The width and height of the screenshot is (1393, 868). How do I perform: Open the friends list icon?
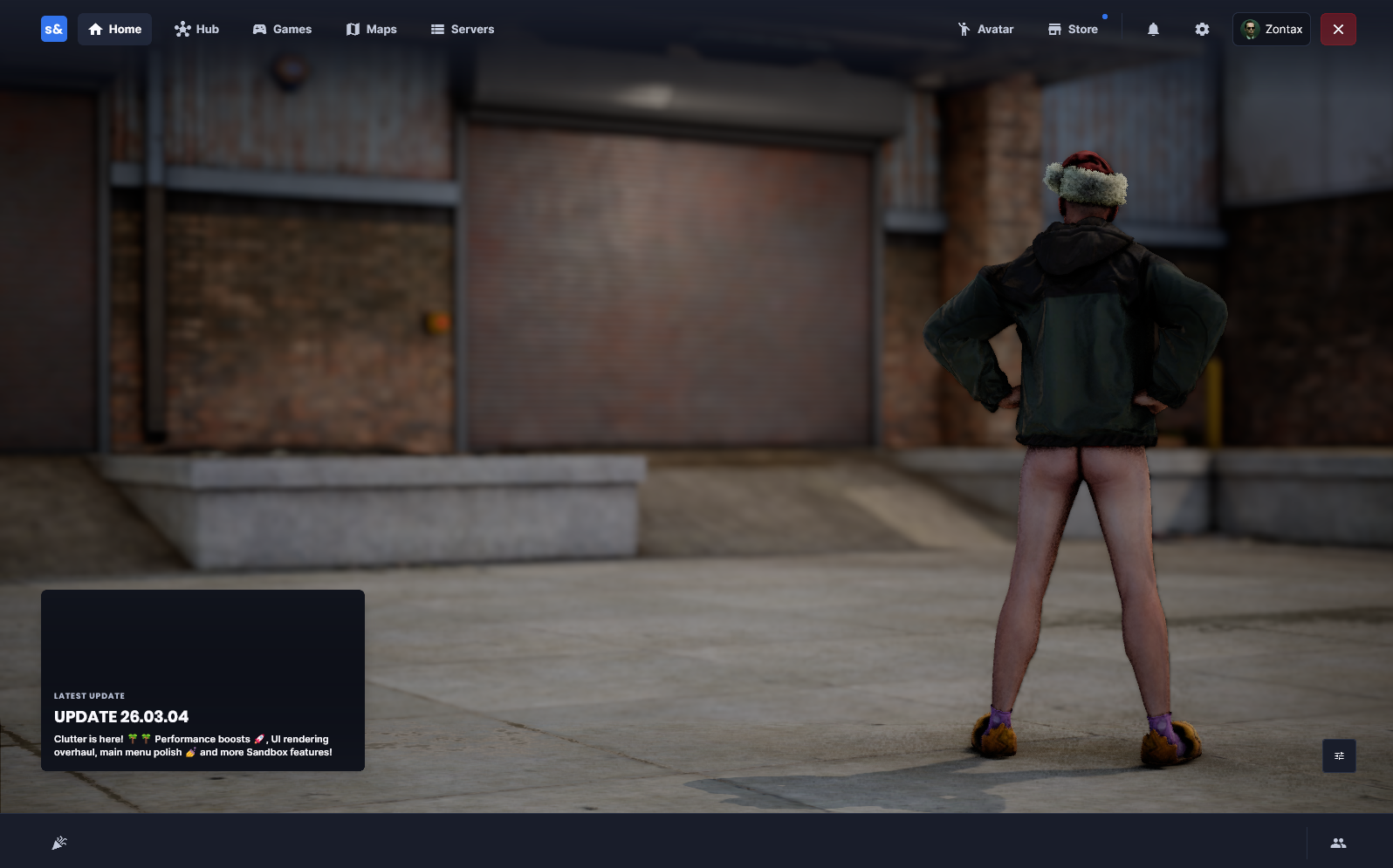pos(1338,843)
